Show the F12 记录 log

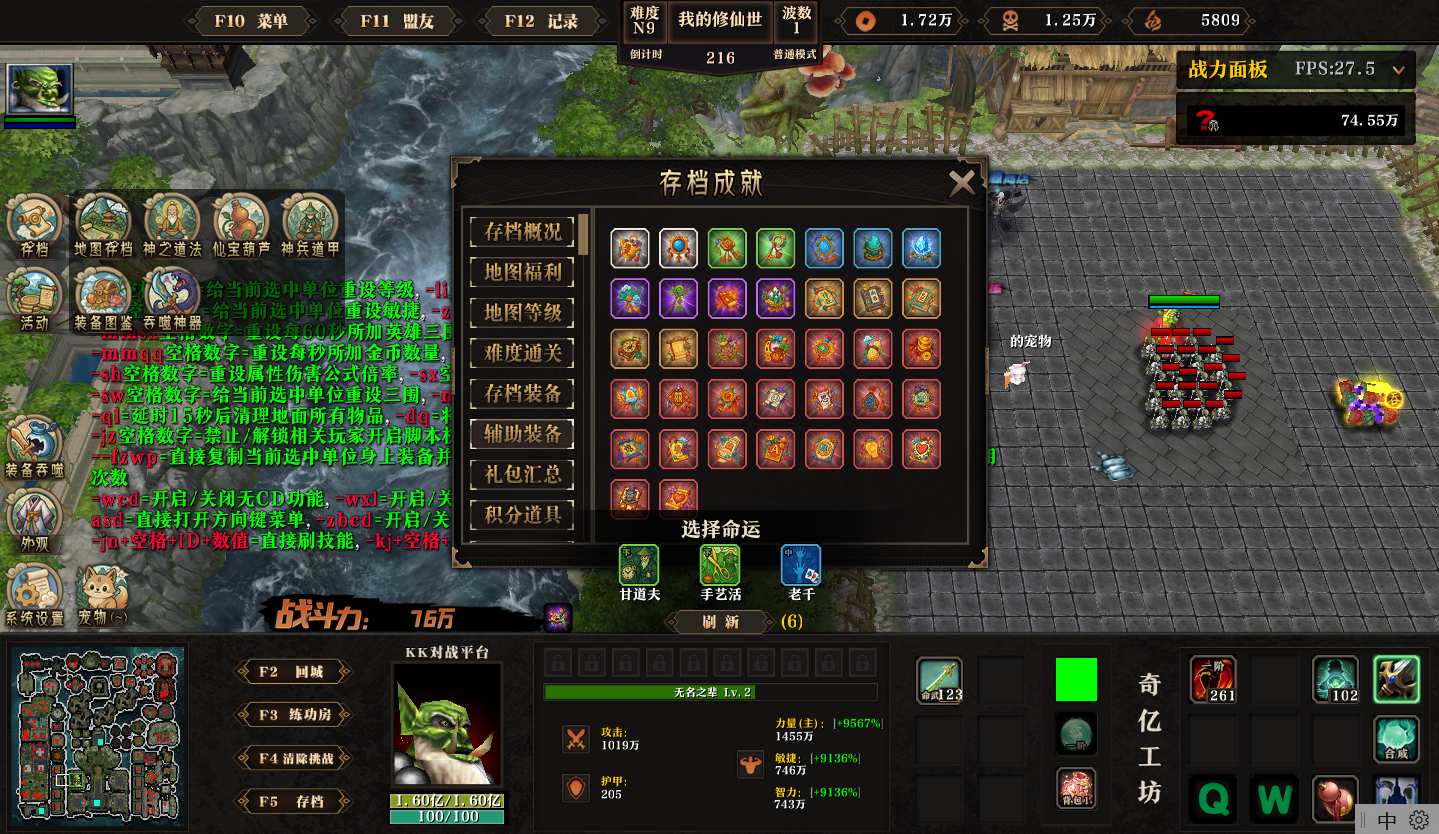tap(541, 21)
